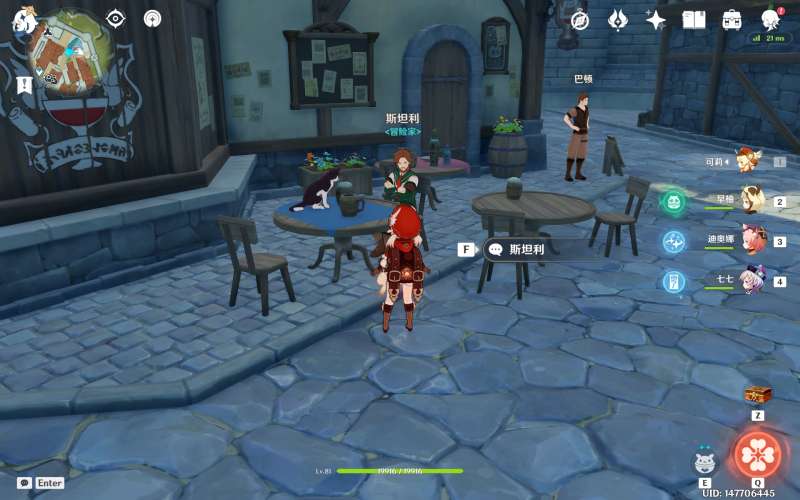Switch to party member 迪奥娜
The height and width of the screenshot is (500, 800).
[750, 240]
